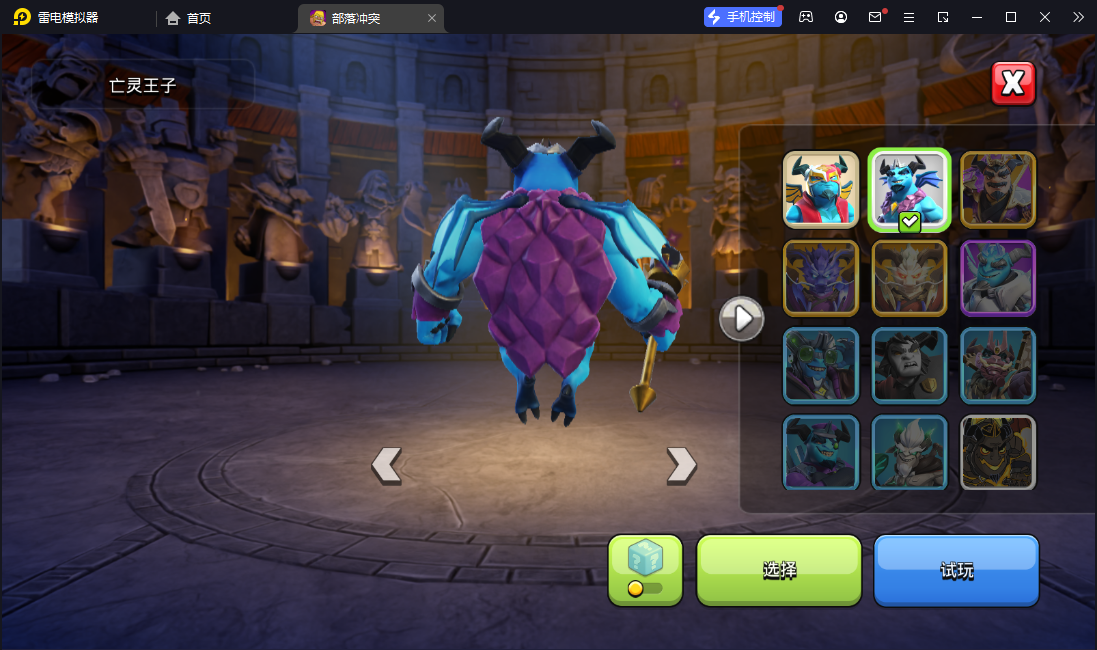Select the black and gold skin thumbnail

tap(998, 452)
